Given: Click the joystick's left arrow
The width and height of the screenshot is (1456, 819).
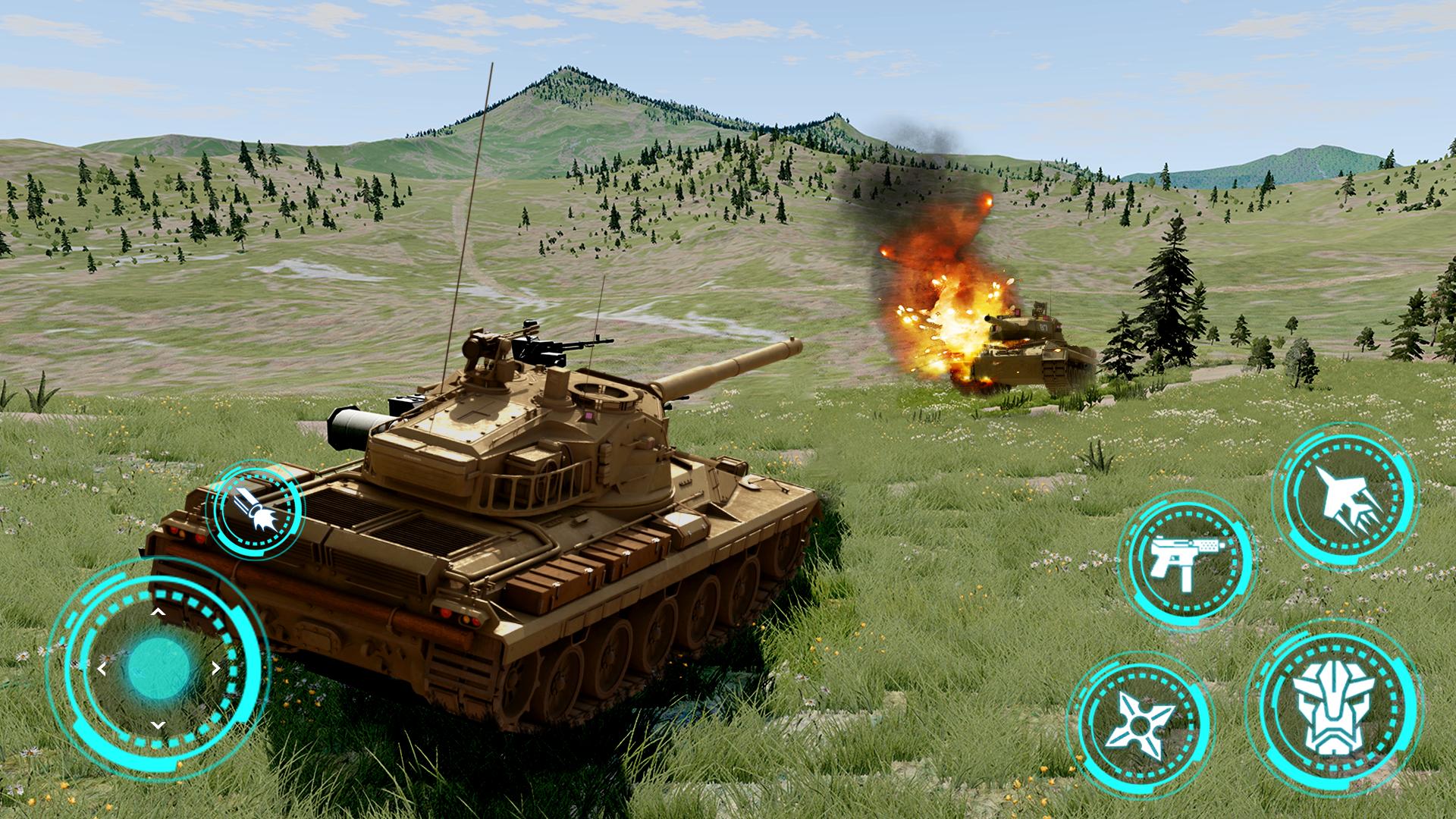Looking at the screenshot, I should pos(102,668).
